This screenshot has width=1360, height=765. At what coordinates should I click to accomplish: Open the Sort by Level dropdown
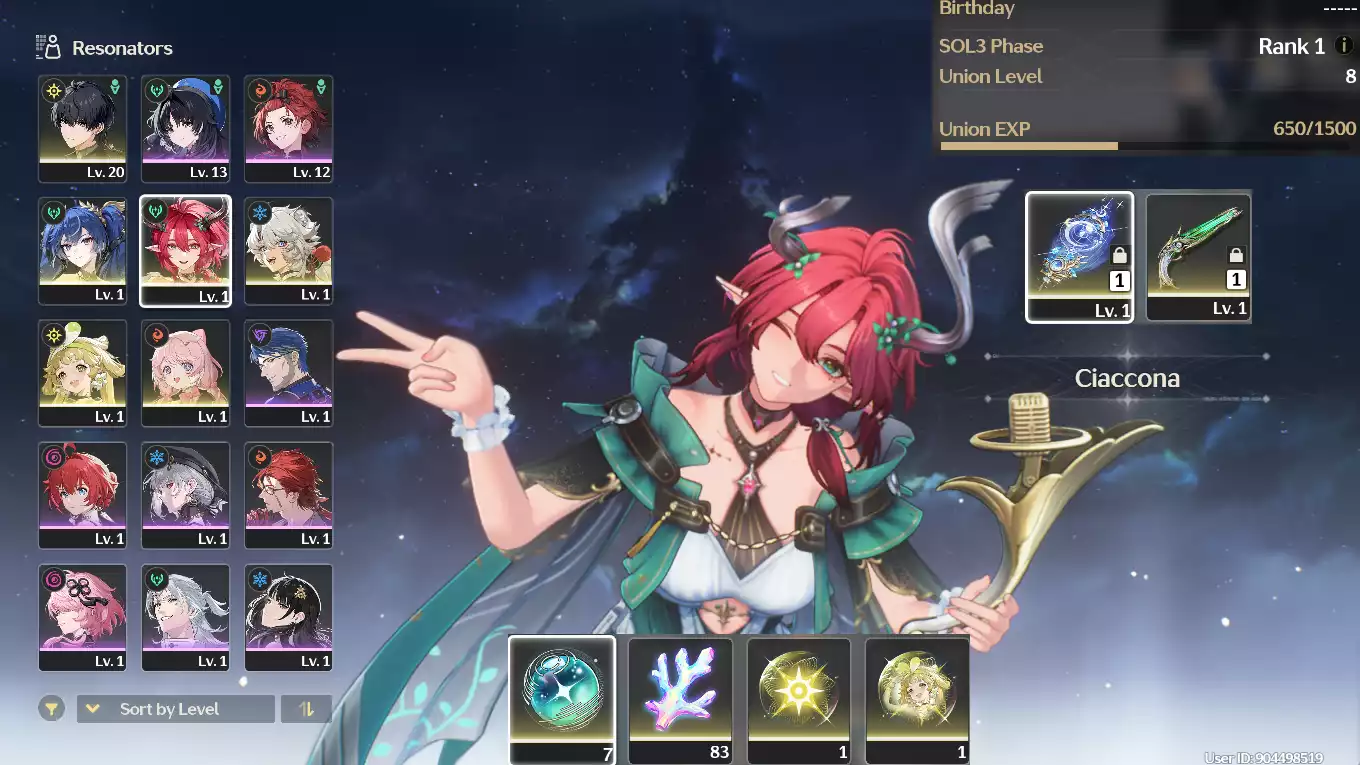[175, 709]
